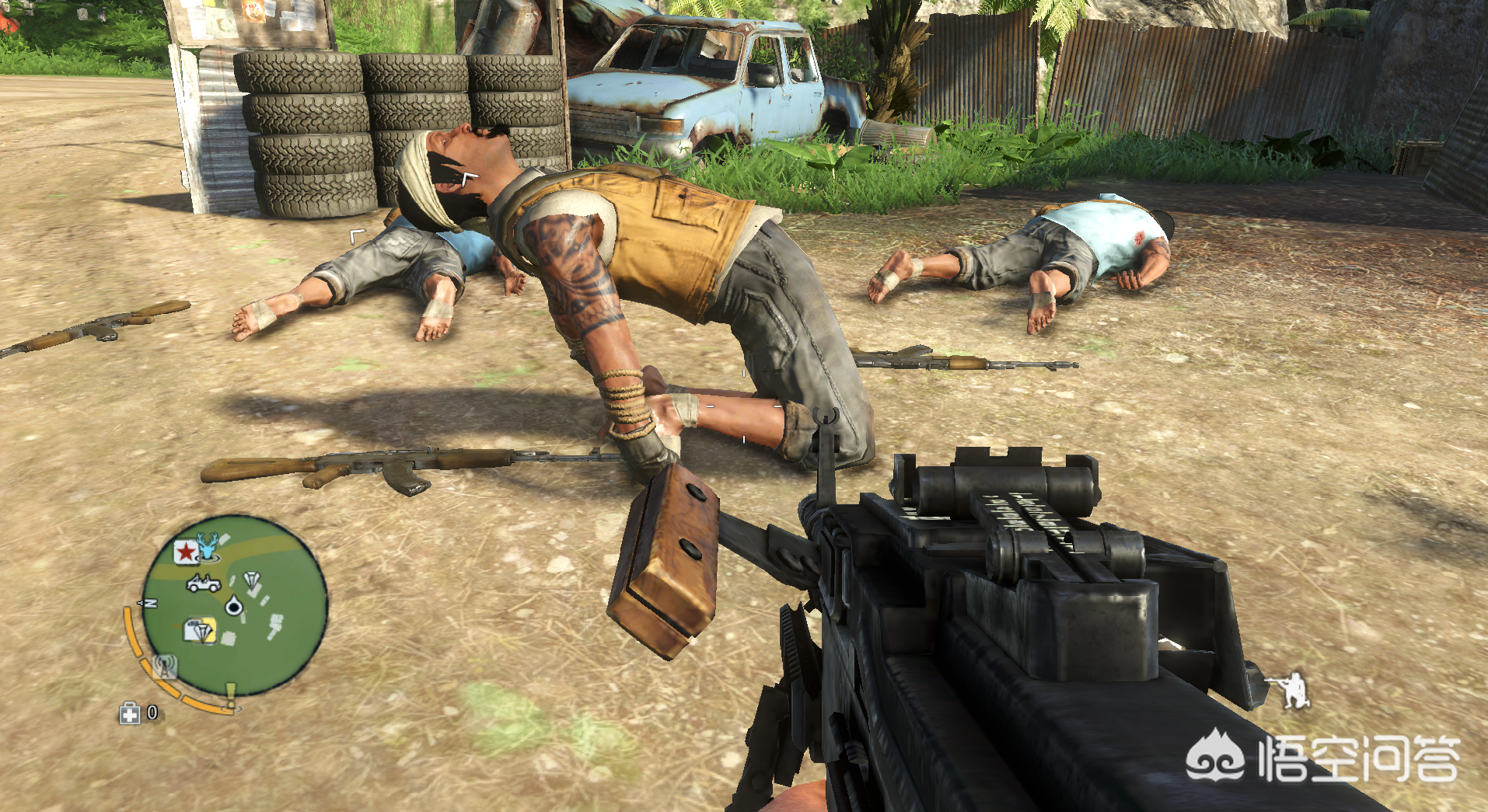Click the player position arrow on minimap
Viewport: 1488px width, 812px height.
coord(233,605)
